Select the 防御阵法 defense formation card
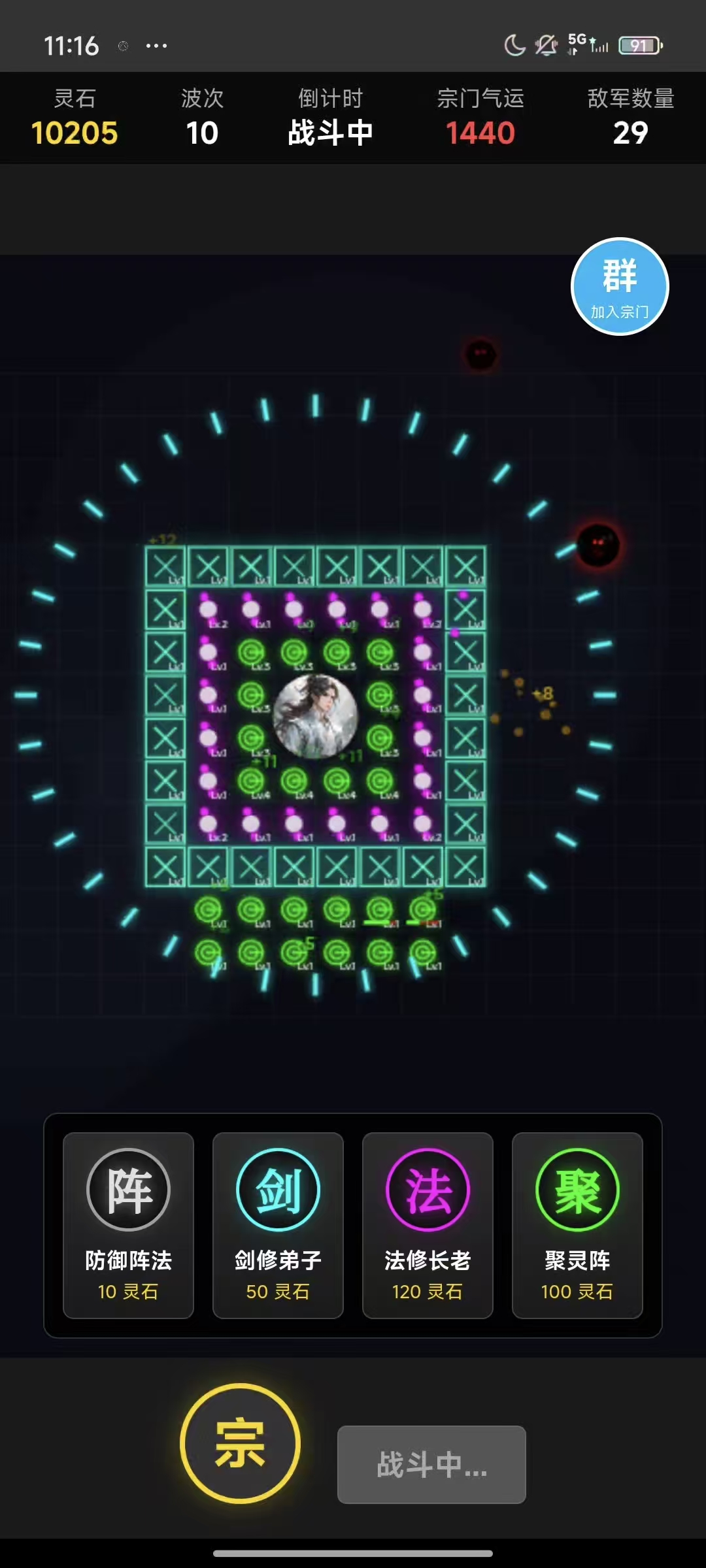 [128, 1224]
